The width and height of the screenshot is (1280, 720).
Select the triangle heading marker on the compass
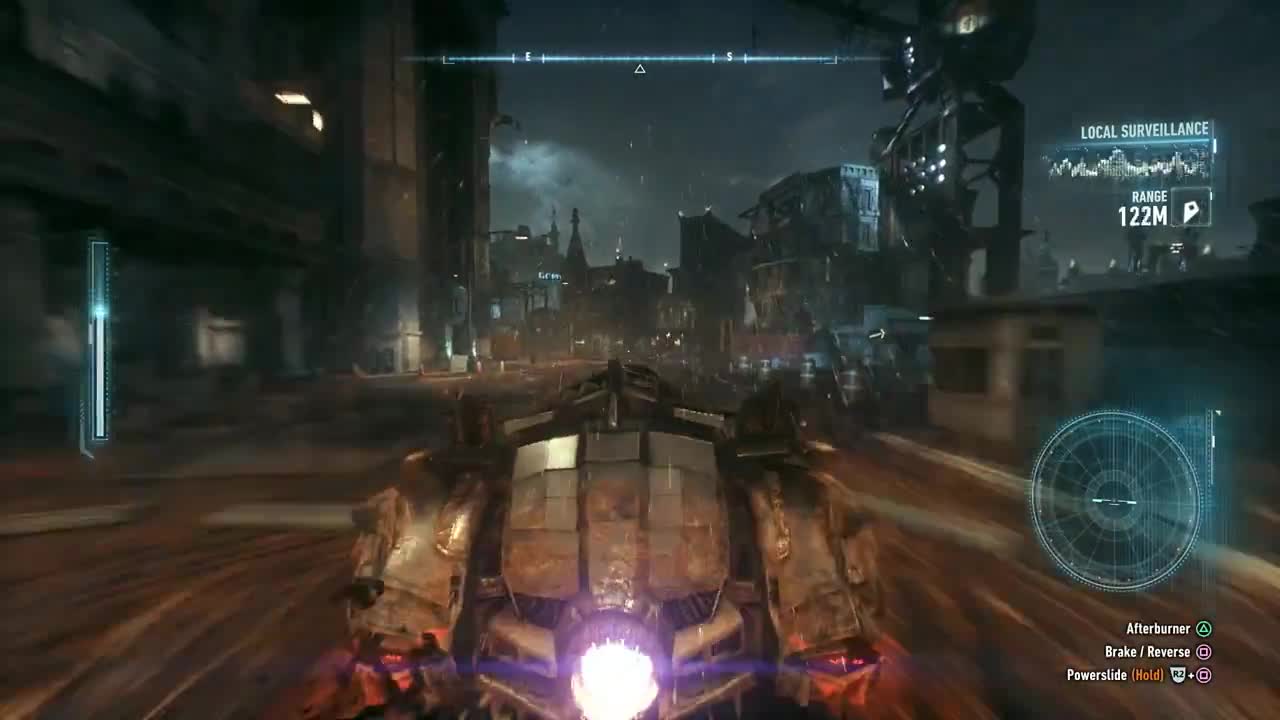coord(639,68)
